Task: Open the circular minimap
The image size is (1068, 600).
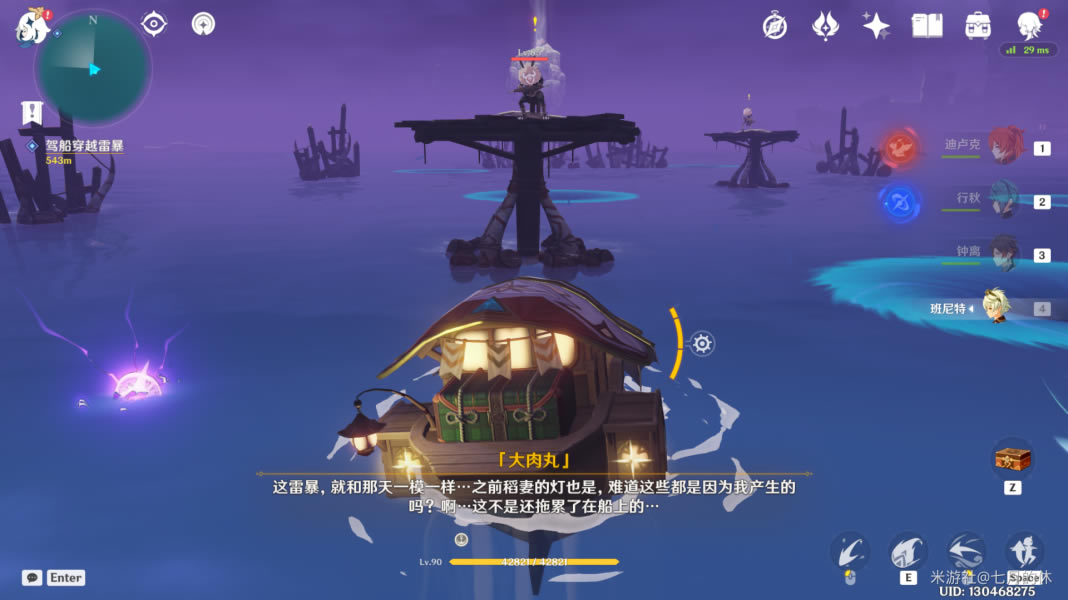Action: 93,68
